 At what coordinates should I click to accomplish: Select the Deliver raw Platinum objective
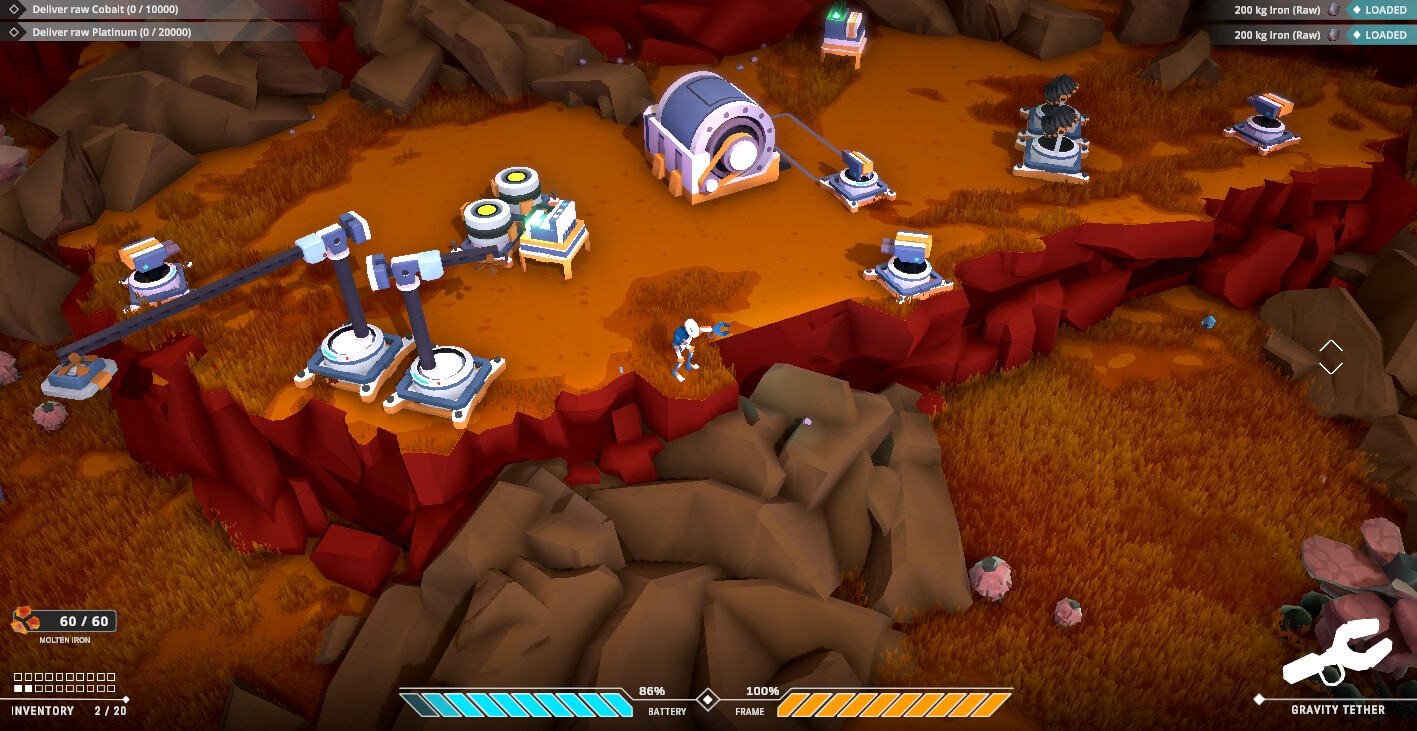(112, 32)
